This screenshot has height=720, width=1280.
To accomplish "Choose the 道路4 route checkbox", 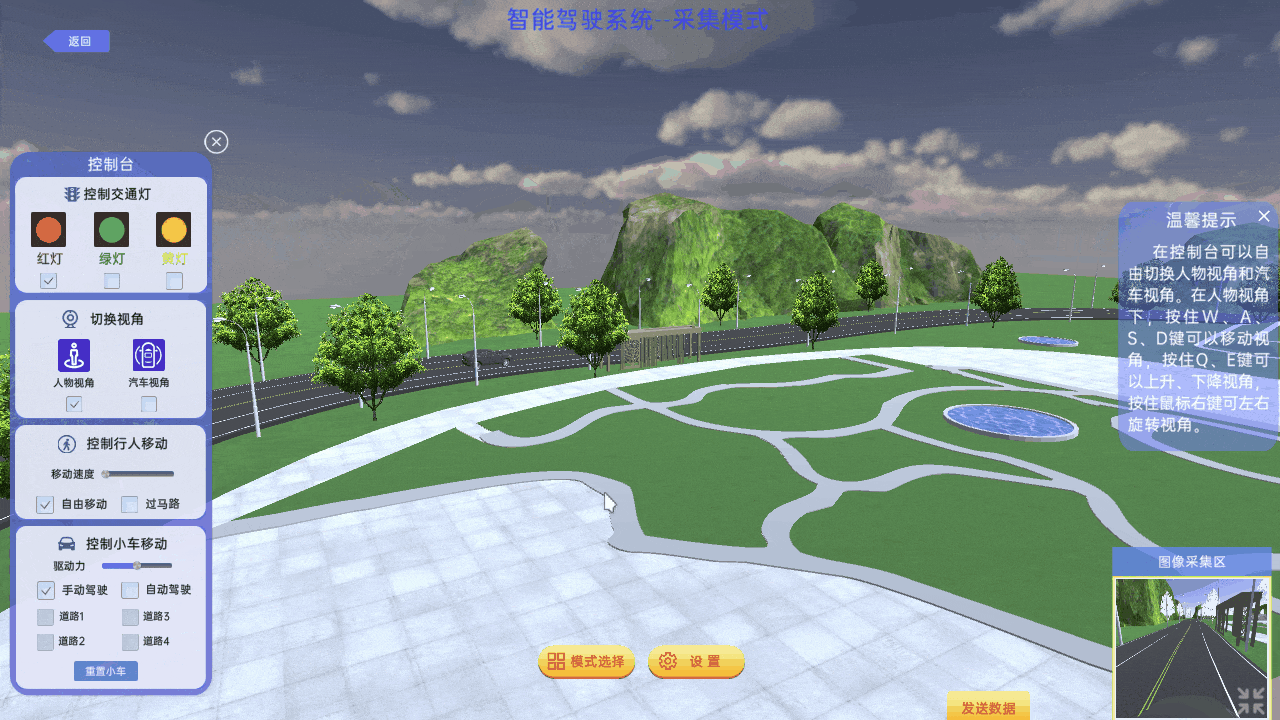I will [130, 642].
